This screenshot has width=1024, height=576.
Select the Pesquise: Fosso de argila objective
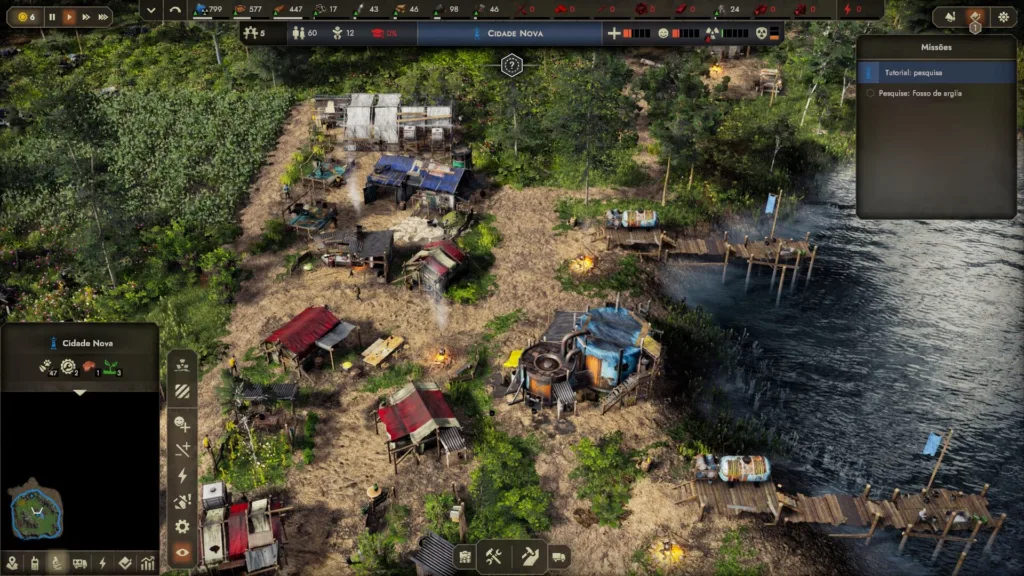936,93
